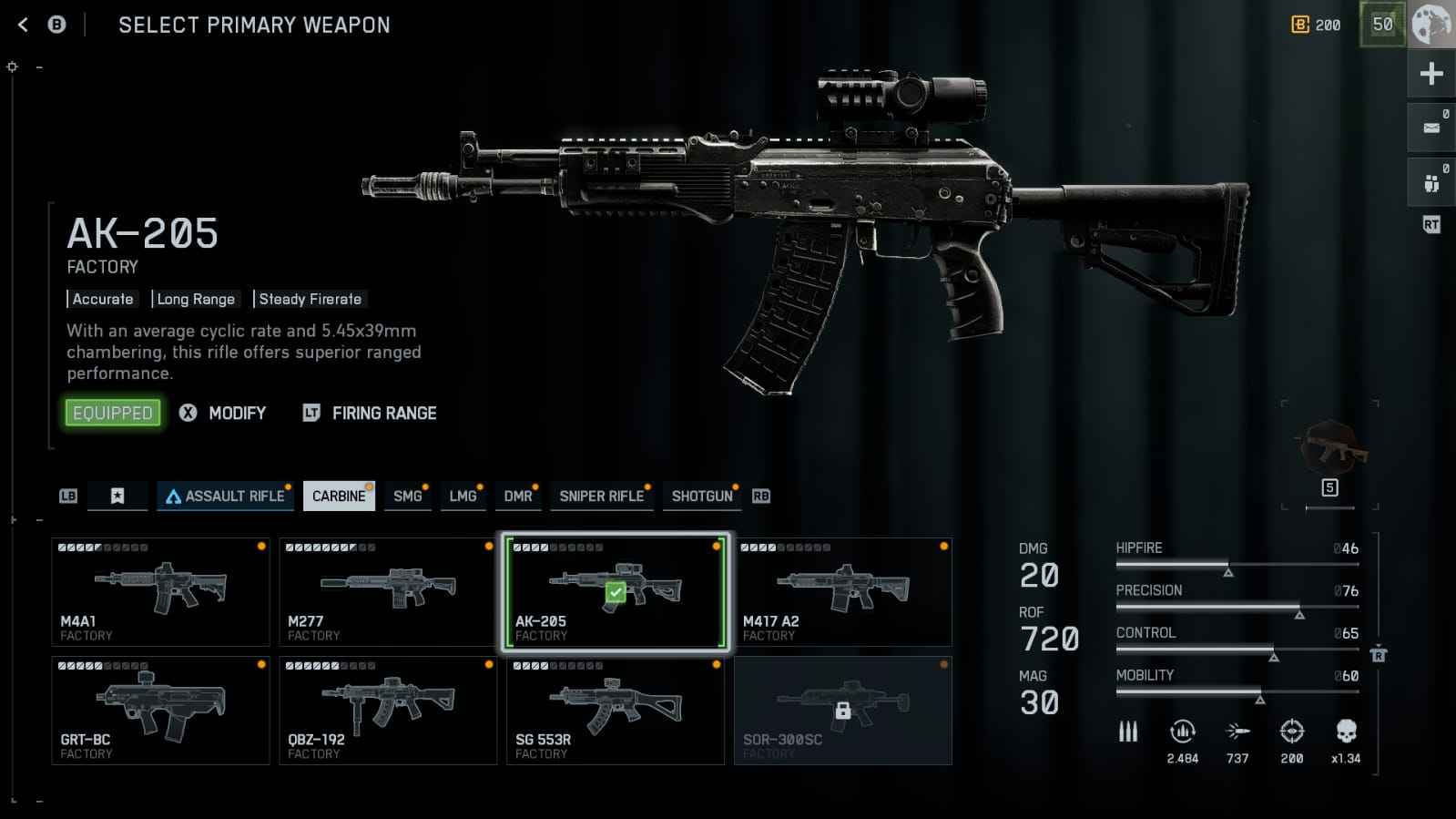
Task: Open the Modify weapon option
Action: coord(224,414)
